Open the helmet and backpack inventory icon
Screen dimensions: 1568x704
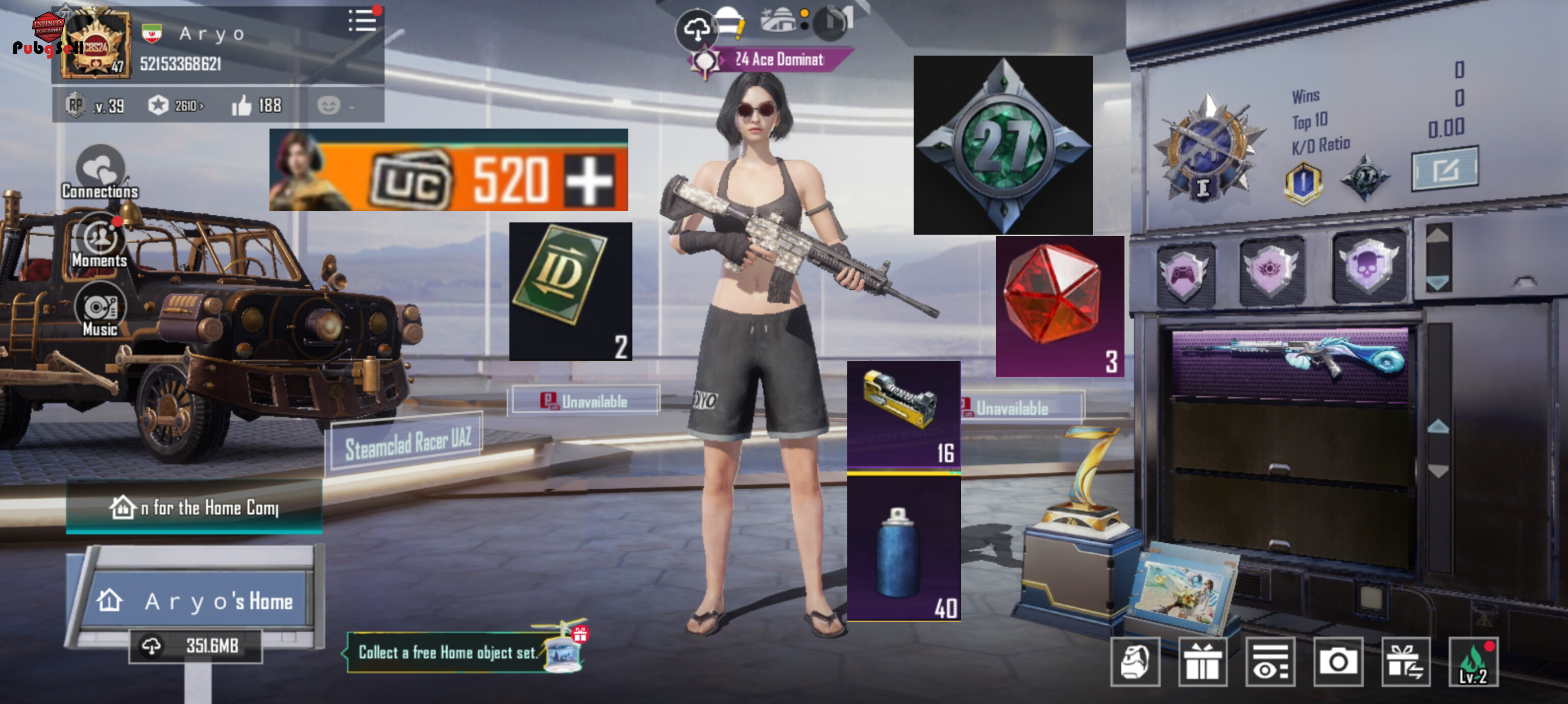1135,662
